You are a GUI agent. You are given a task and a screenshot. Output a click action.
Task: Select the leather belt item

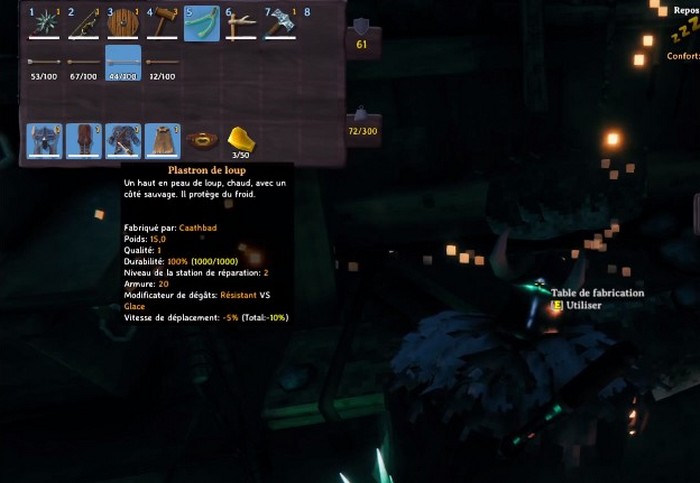coord(201,141)
